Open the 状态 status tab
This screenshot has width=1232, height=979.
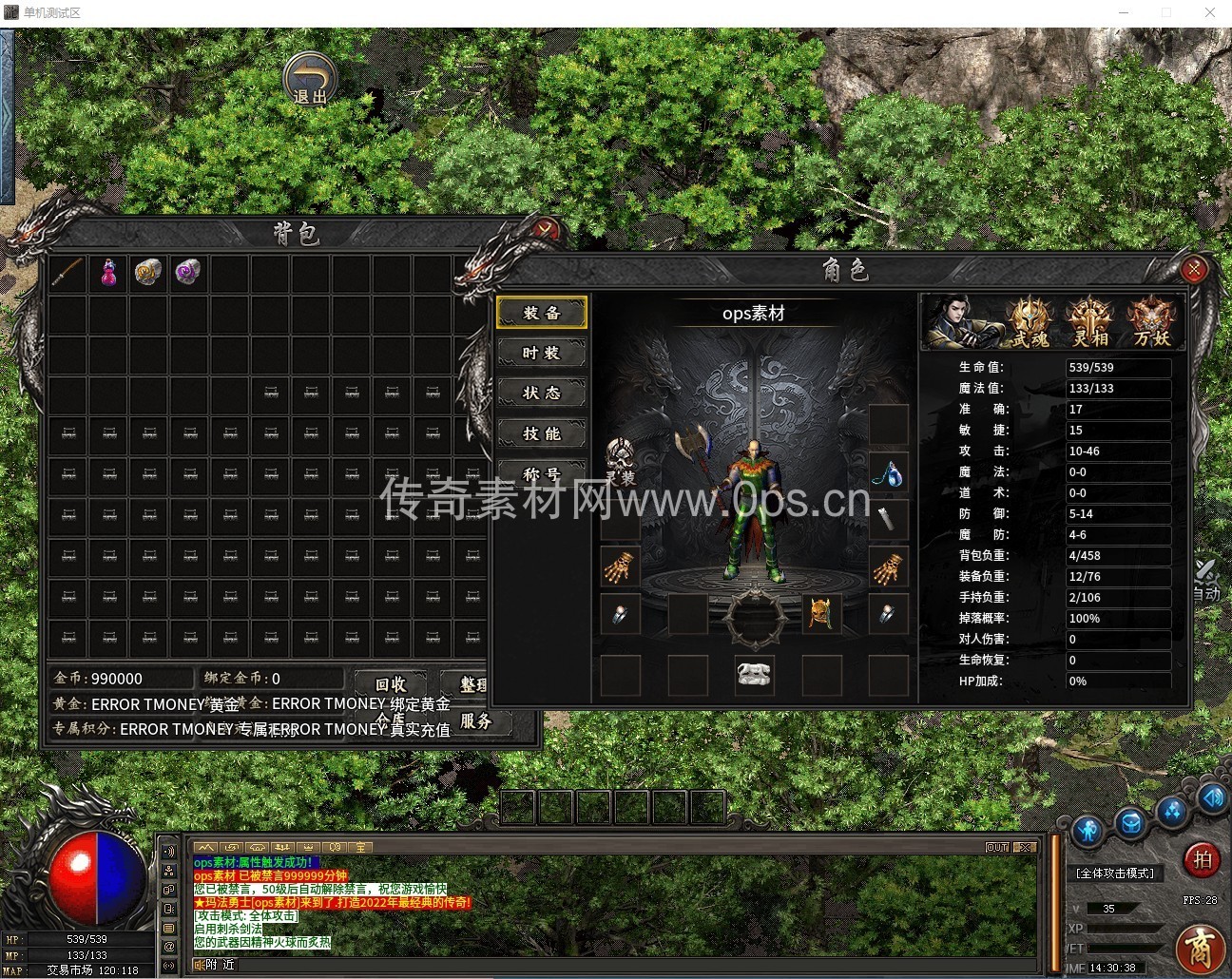pos(542,393)
